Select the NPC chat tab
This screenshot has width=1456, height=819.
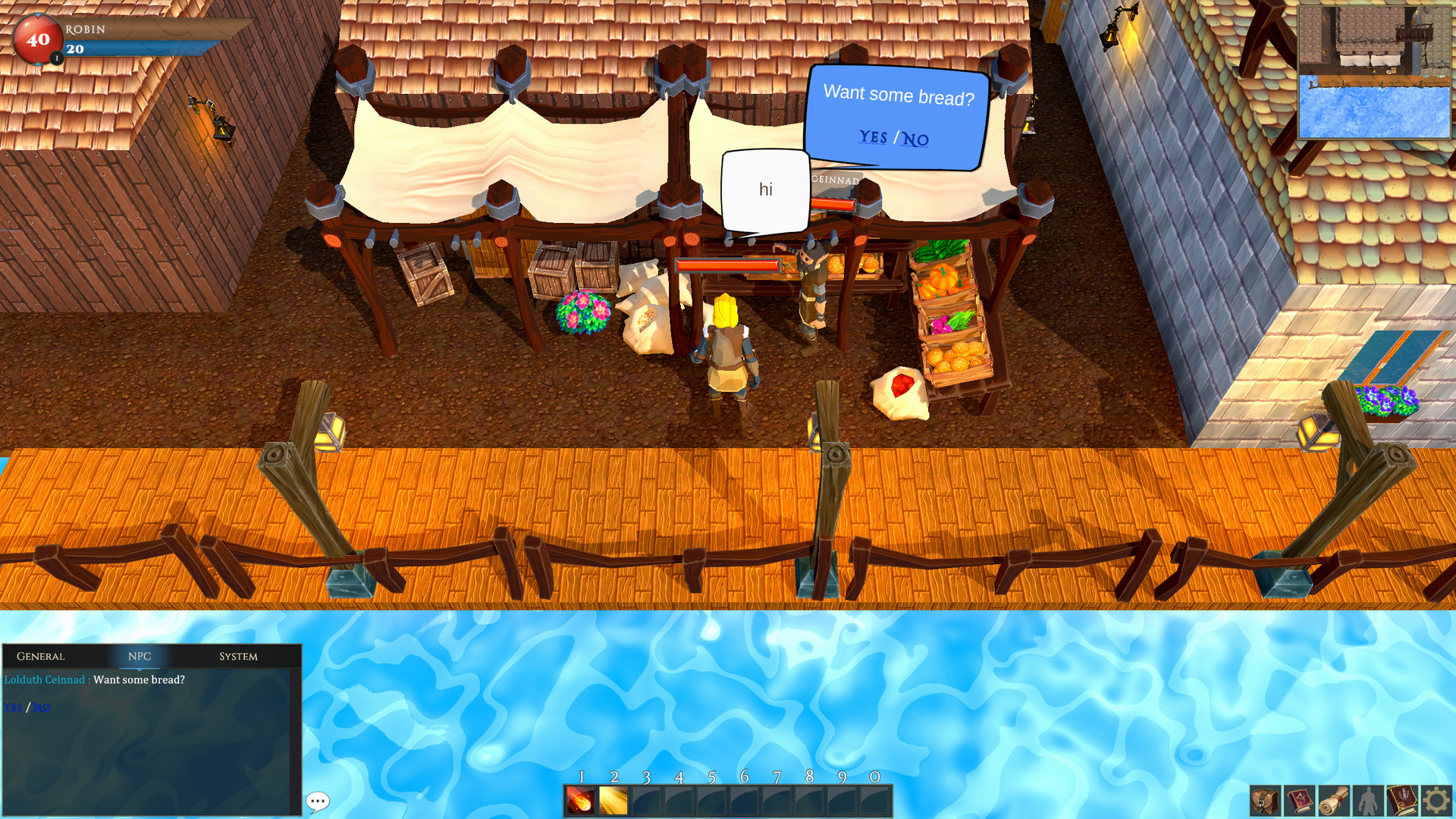coord(139,657)
